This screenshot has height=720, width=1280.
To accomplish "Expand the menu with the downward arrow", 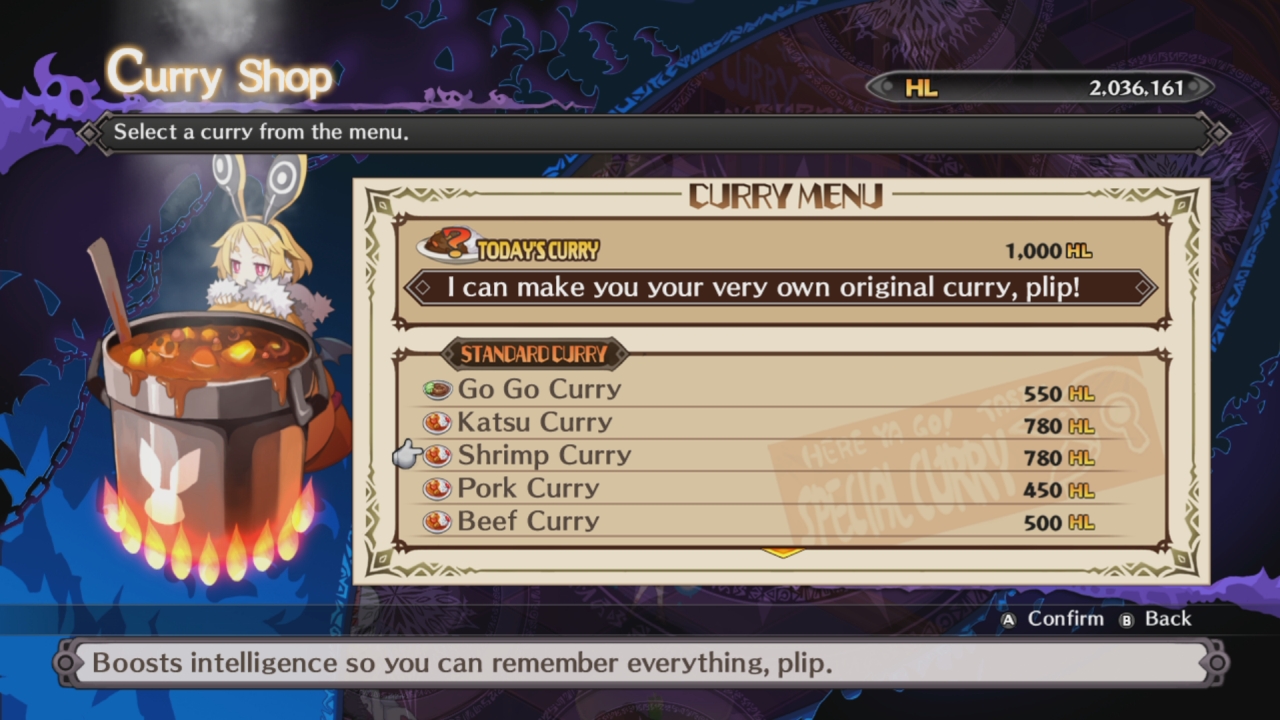I will tap(783, 551).
